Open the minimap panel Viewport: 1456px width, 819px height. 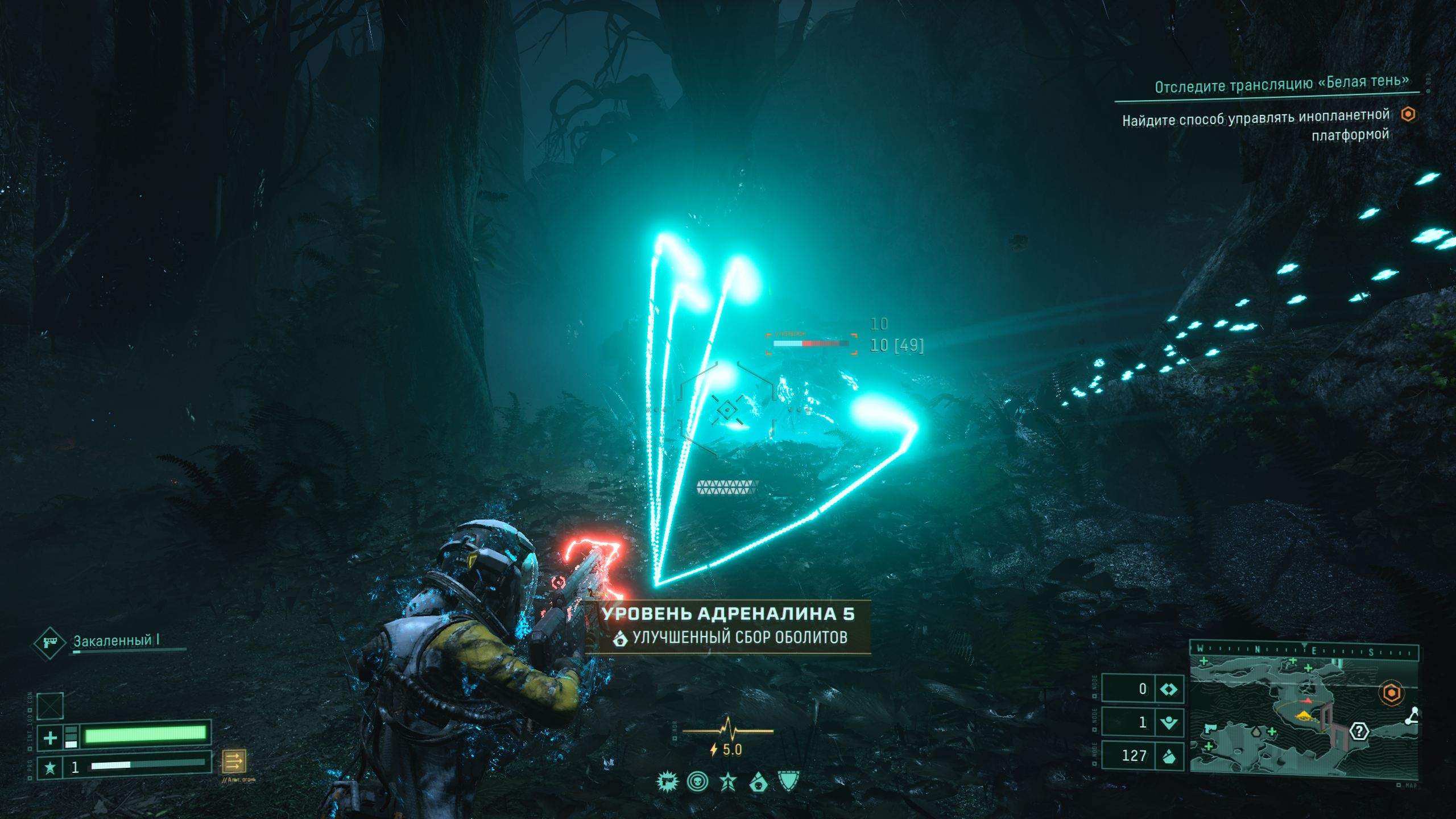(1302, 718)
